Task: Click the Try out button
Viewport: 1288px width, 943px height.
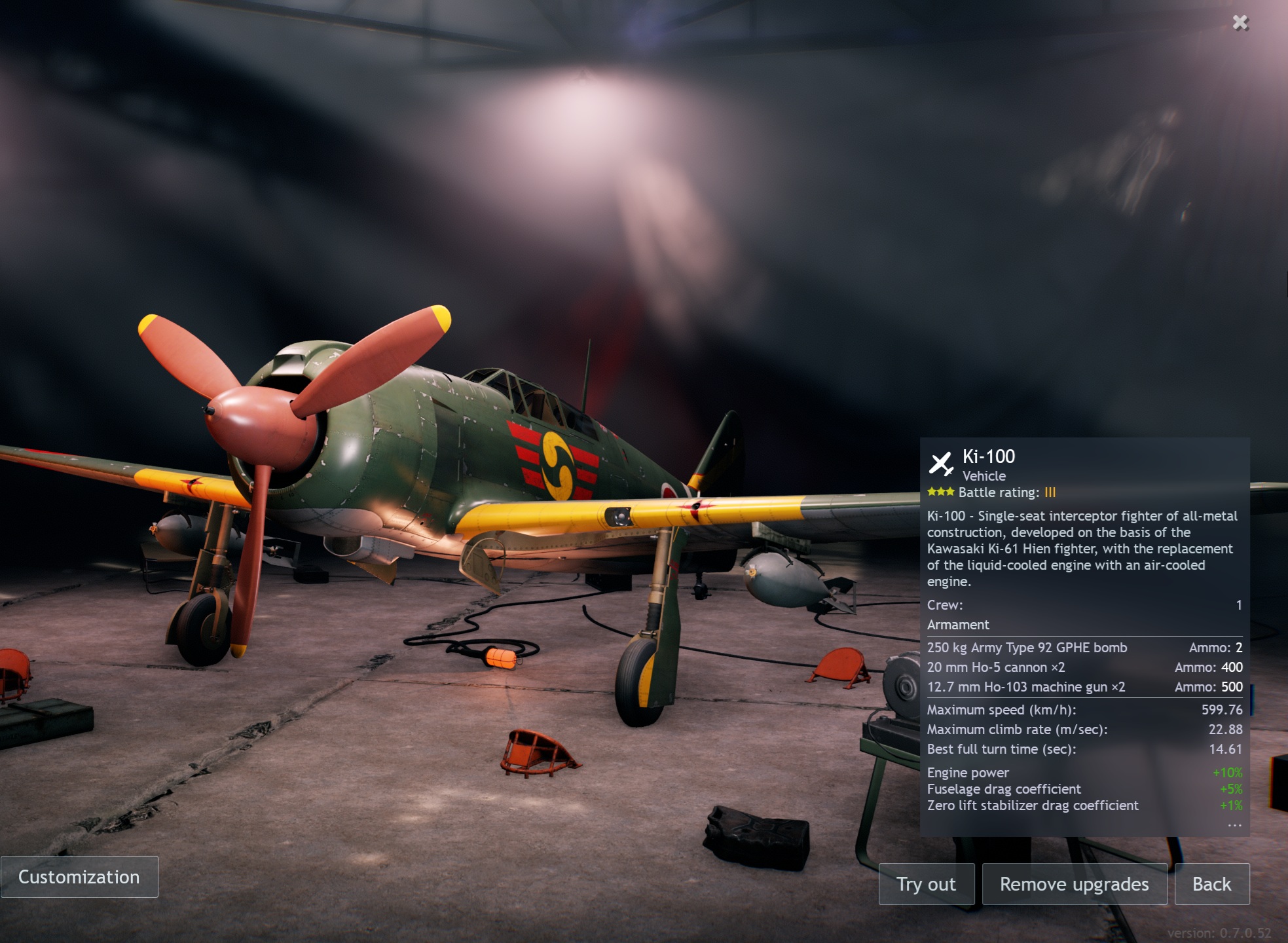Action: [926, 884]
